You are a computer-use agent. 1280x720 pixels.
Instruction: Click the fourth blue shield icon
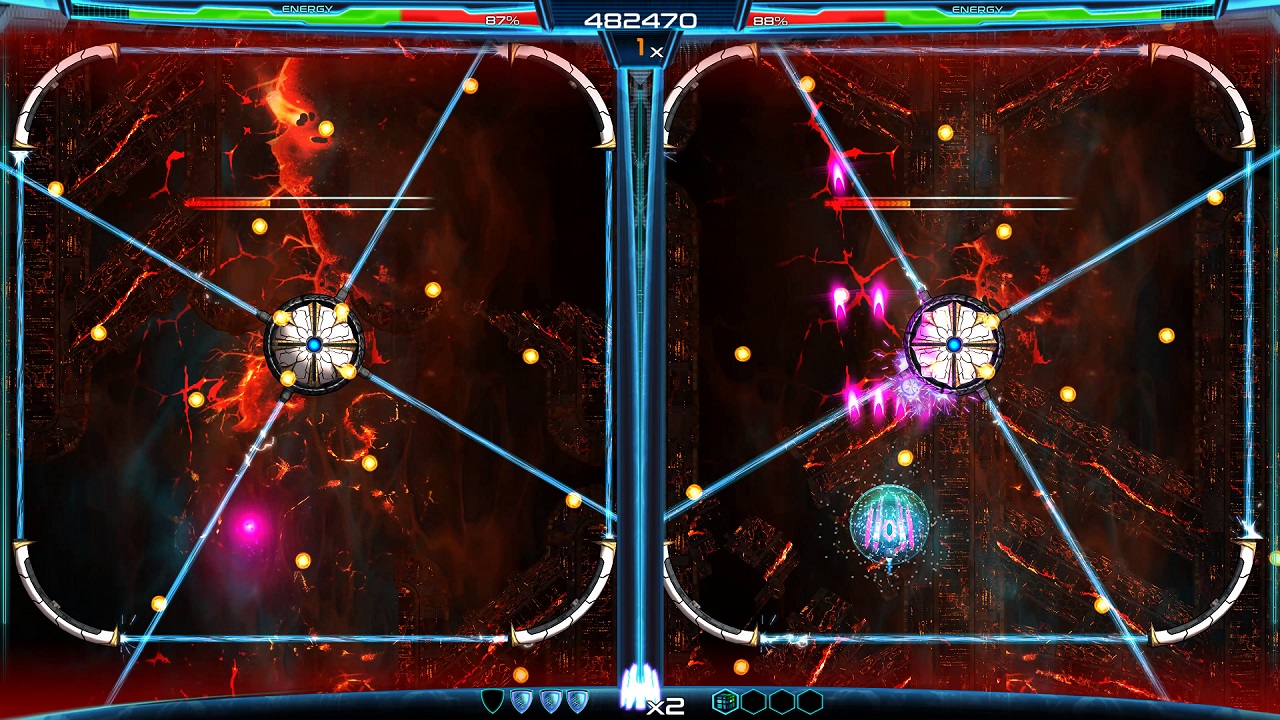(576, 702)
